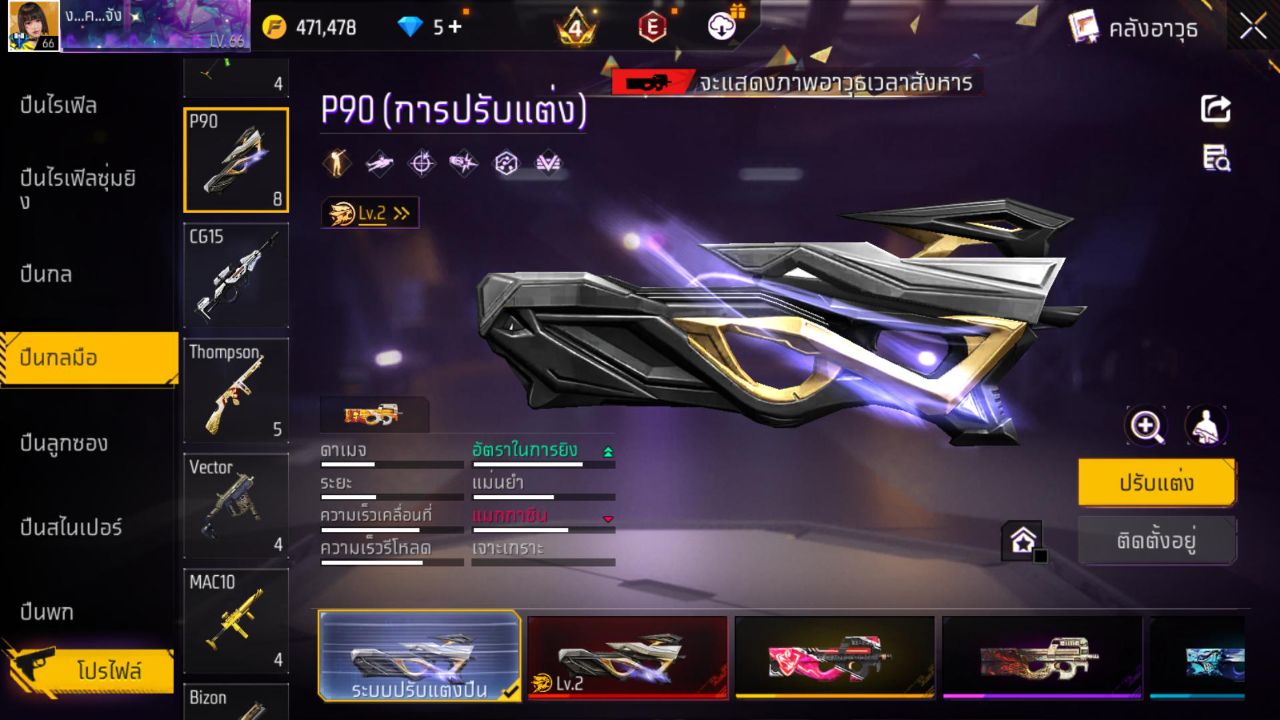Screen dimensions: 1280x720
Task: Click the red down arrow on แมกกาซีน stat
Action: pyautogui.click(x=607, y=518)
